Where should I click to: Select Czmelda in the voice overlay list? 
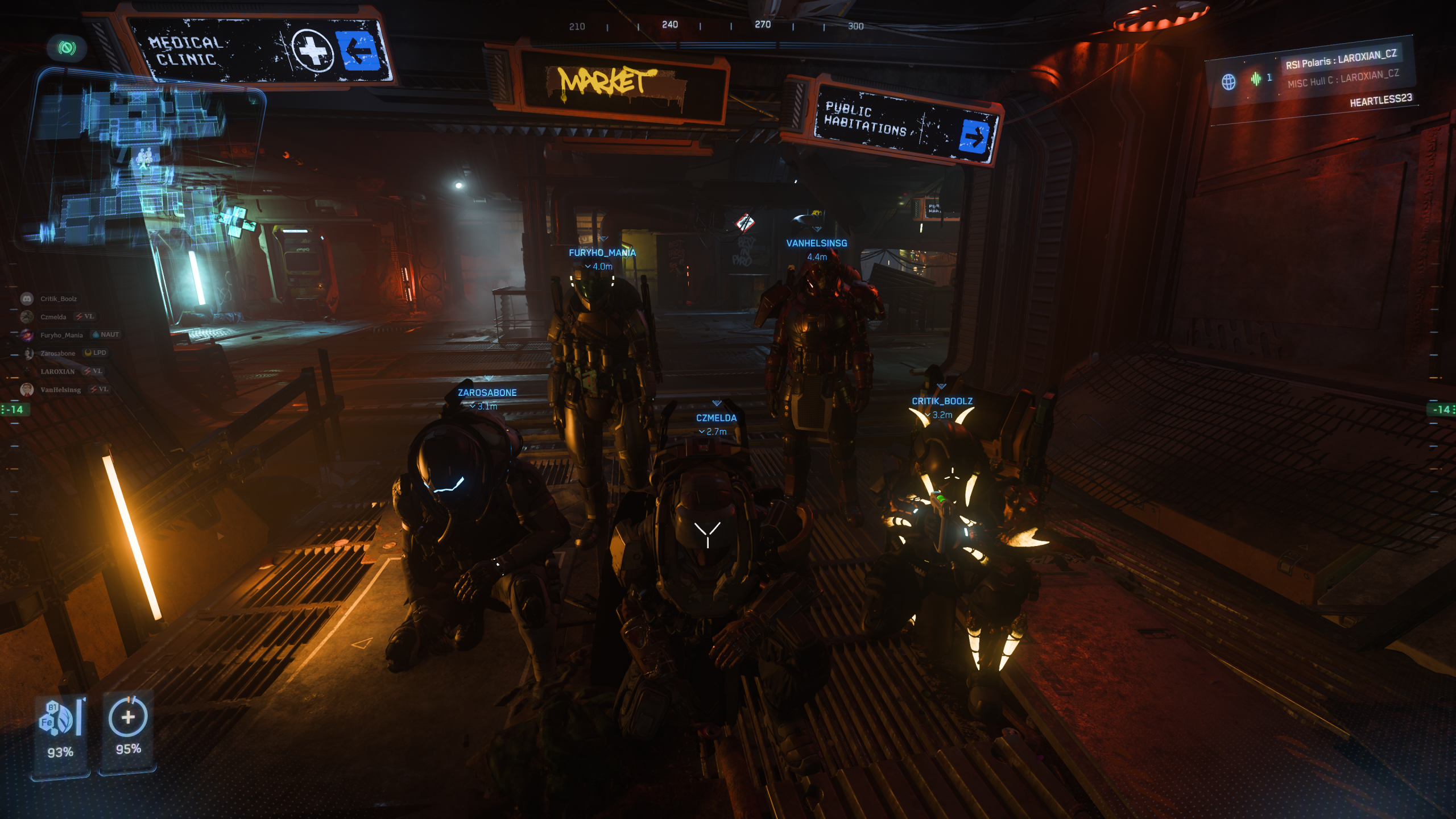tap(53, 317)
